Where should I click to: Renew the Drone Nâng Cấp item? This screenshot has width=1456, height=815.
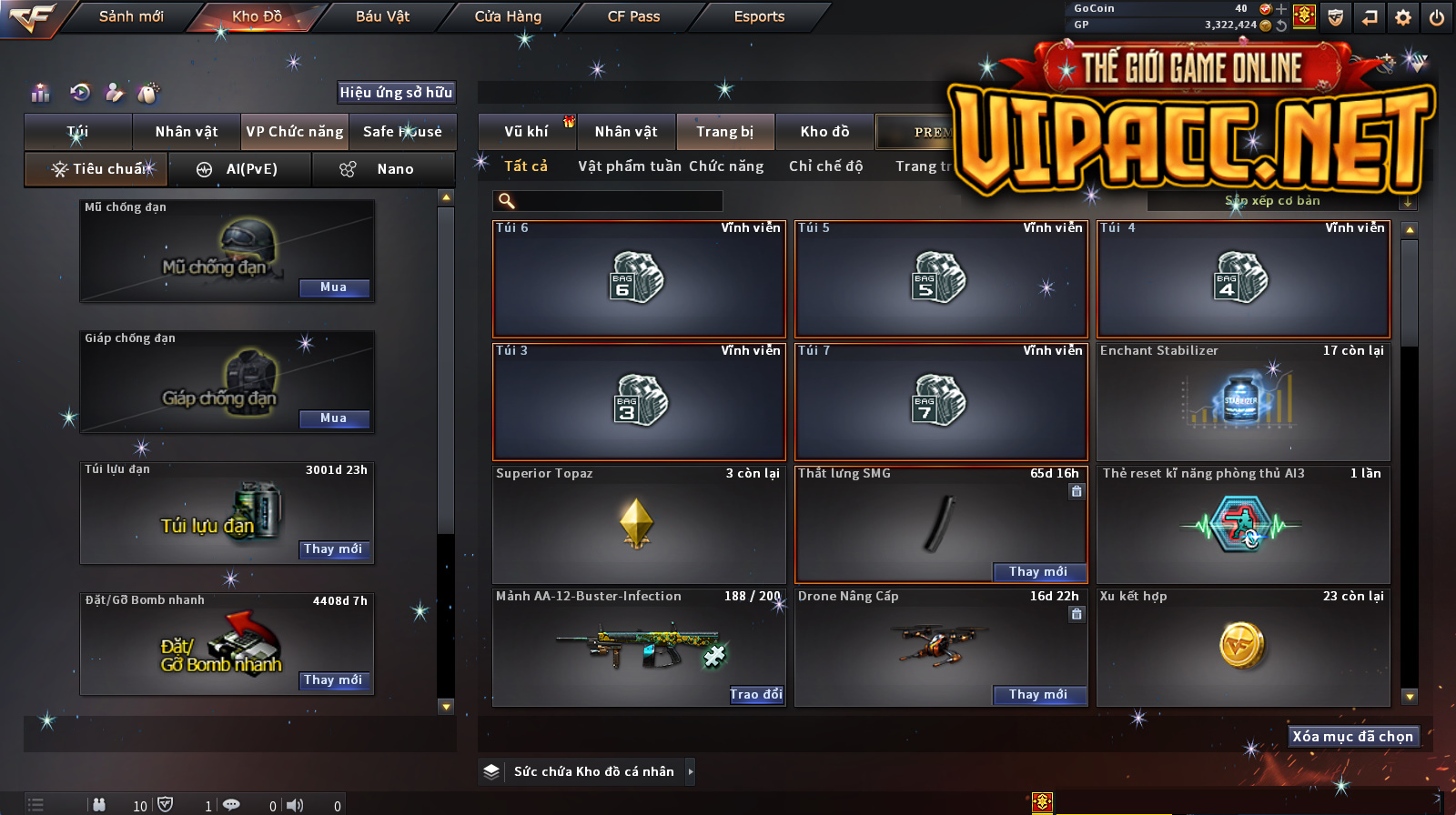click(x=1038, y=695)
